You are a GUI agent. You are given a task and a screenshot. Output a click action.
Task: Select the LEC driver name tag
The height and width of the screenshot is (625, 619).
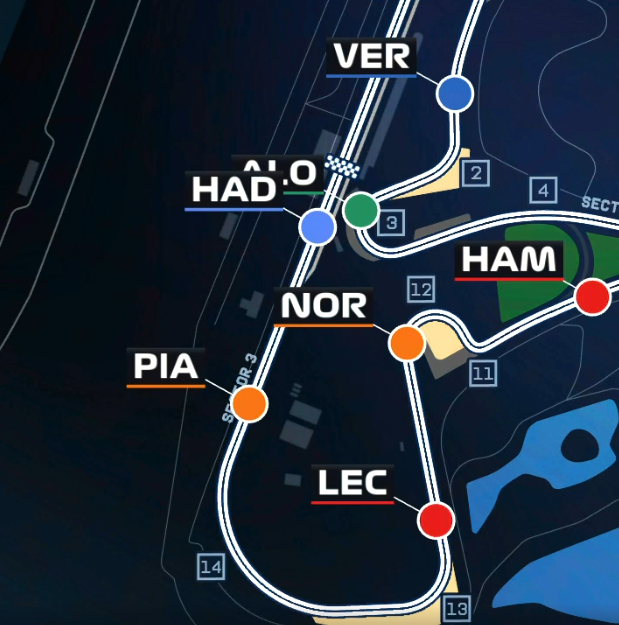pyautogui.click(x=352, y=484)
